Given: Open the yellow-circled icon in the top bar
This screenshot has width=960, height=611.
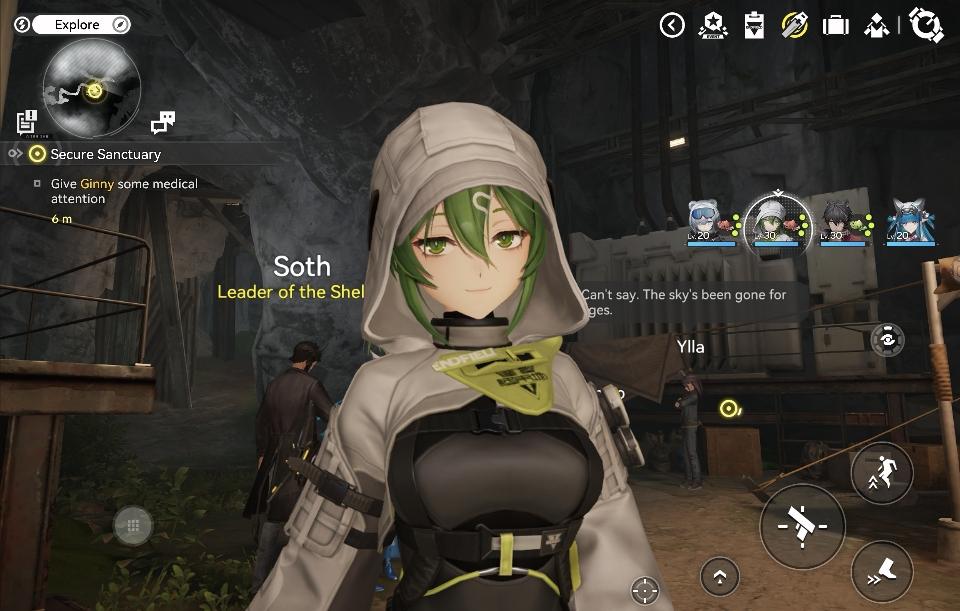Looking at the screenshot, I should click(x=795, y=25).
